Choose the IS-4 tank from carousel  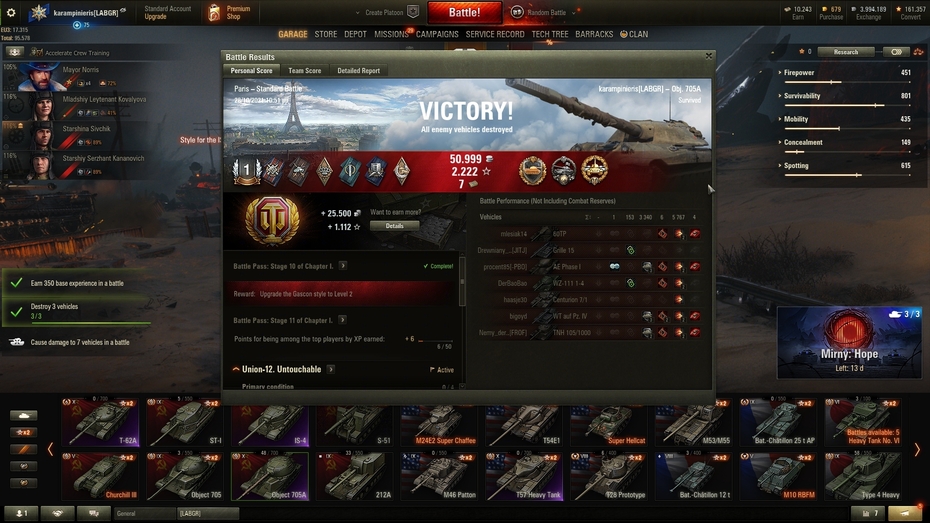pyautogui.click(x=270, y=424)
